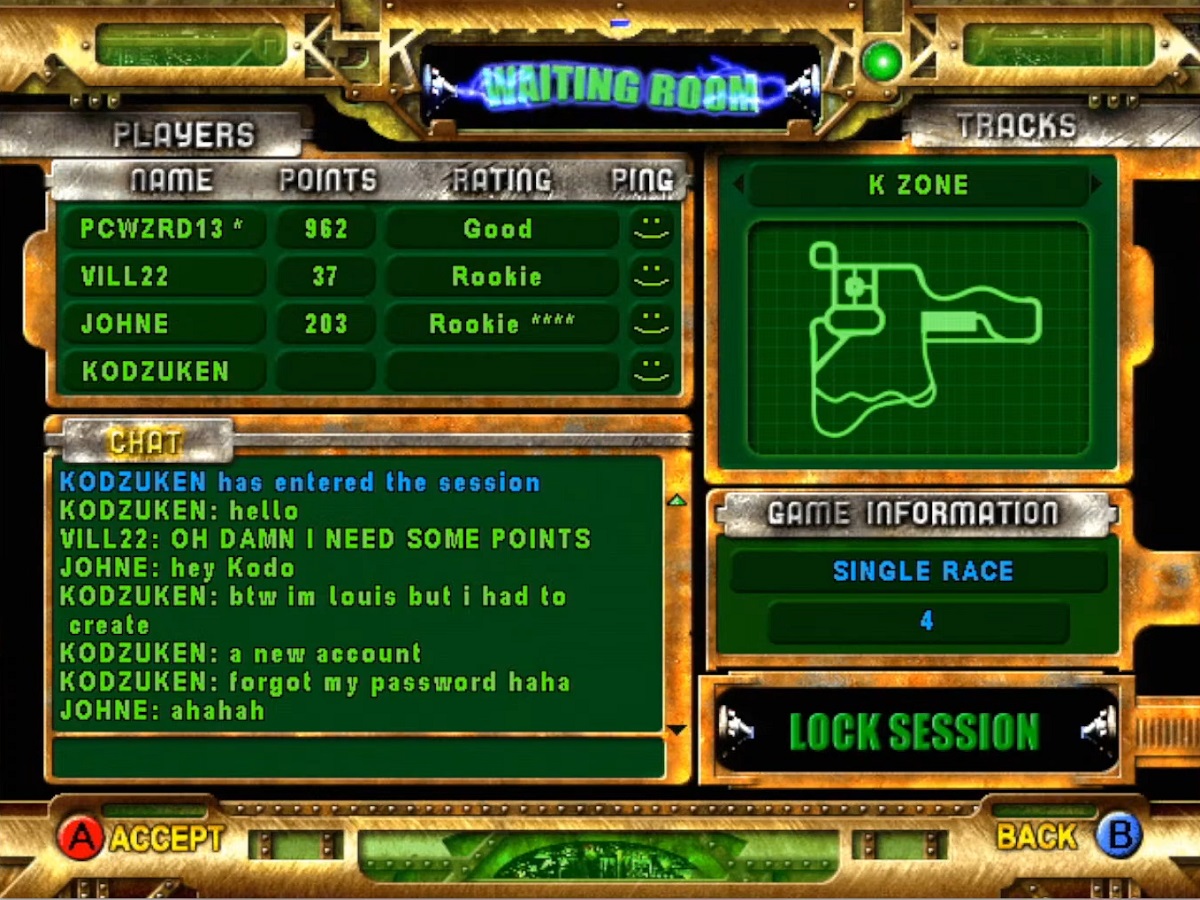
Task: Click the K ZONE track name selector
Action: pyautogui.click(x=918, y=185)
